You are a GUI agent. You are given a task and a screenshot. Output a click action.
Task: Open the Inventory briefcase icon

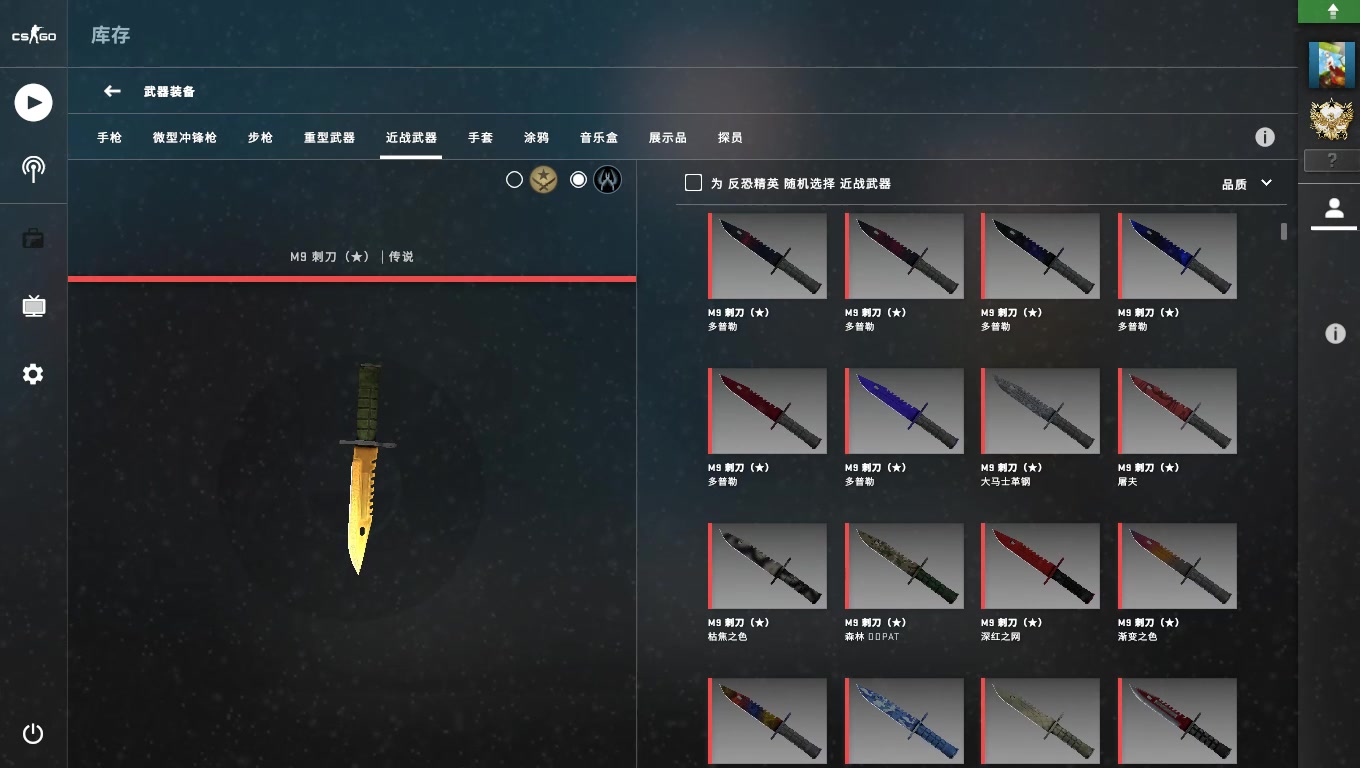pyautogui.click(x=33, y=238)
